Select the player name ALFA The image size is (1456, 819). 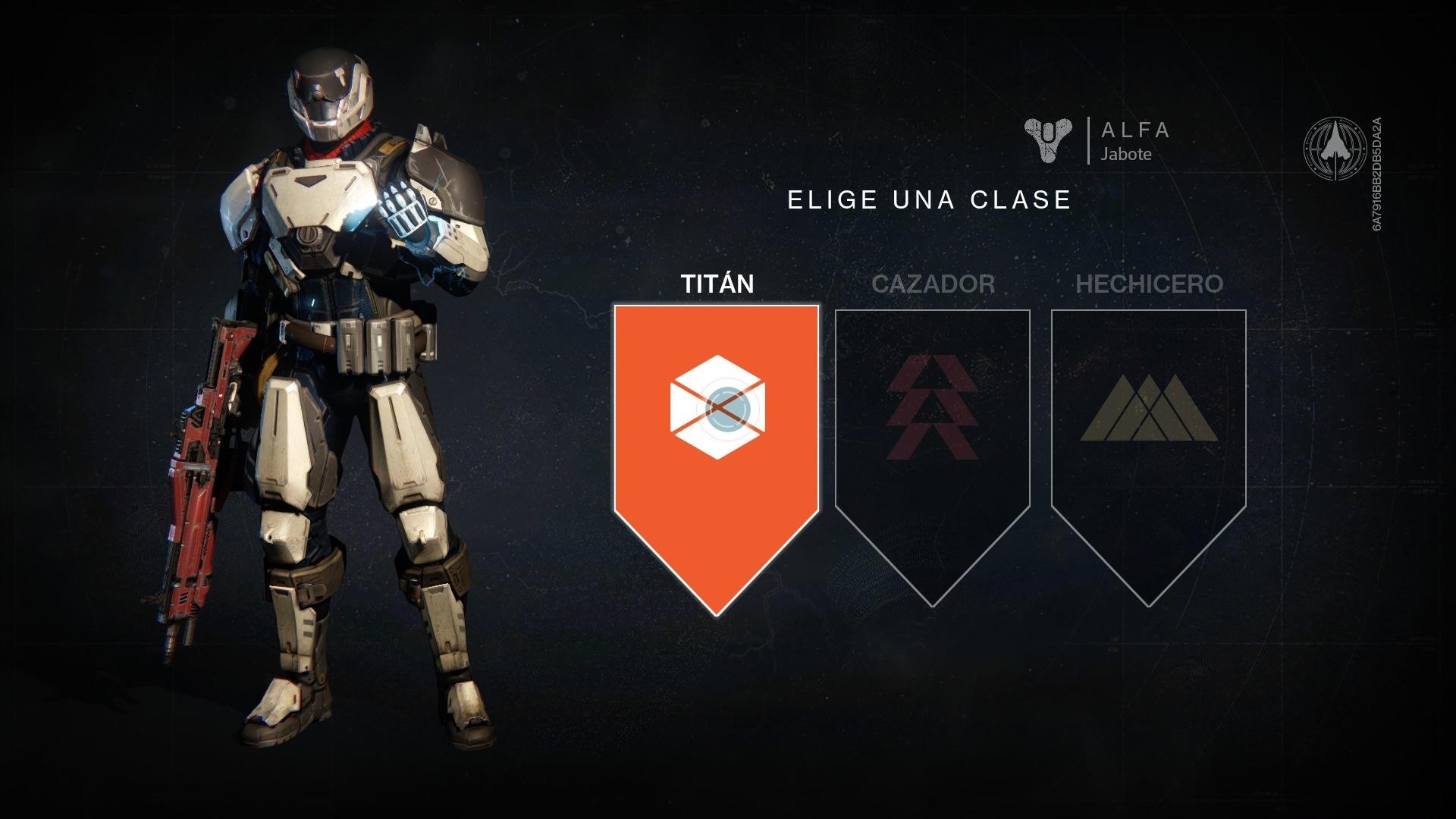1135,130
